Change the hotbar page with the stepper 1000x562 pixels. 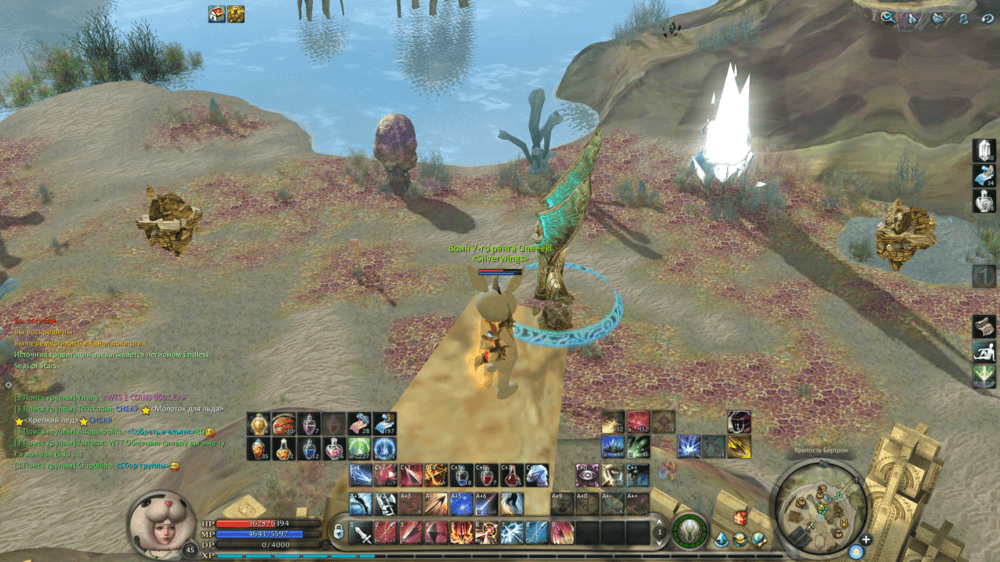661,532
